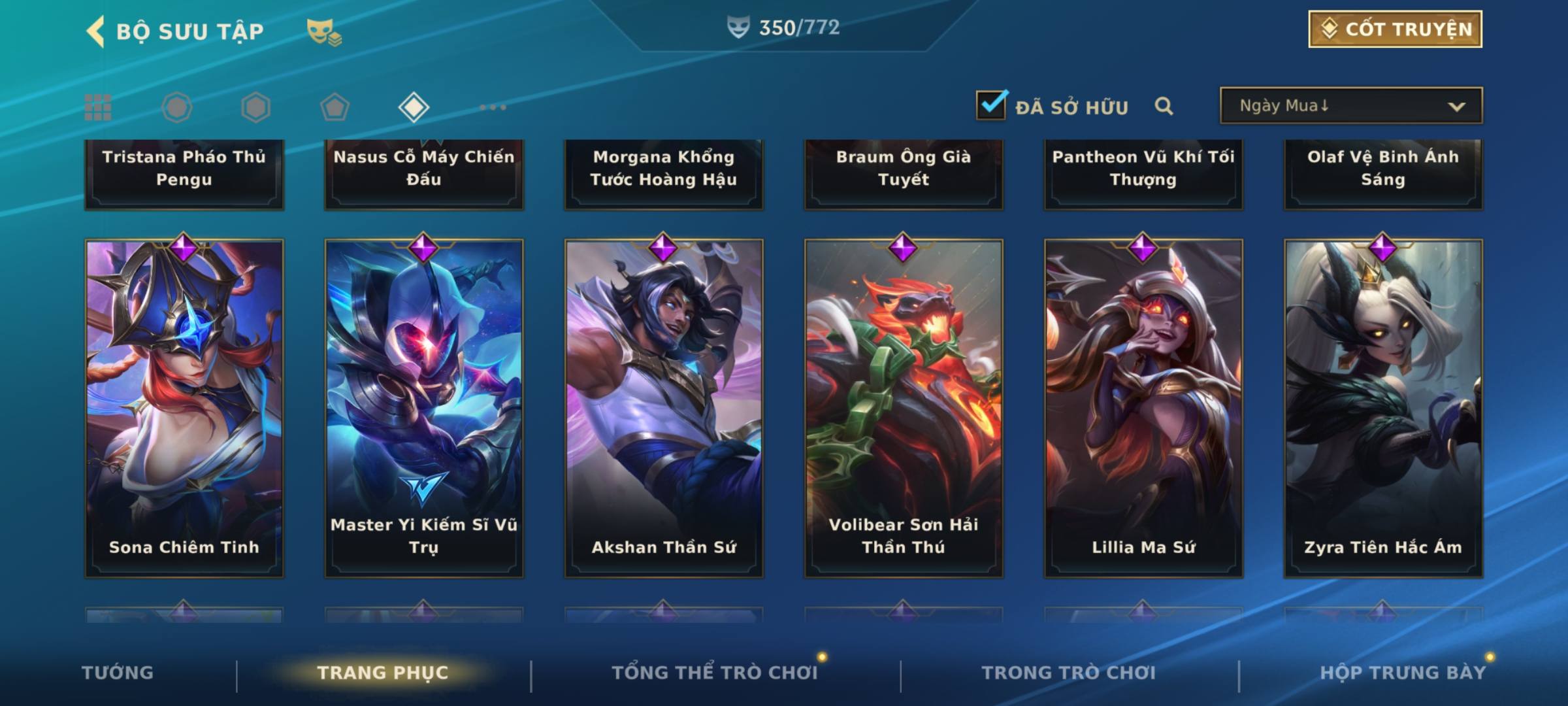Toggle the Đã Sở Hữu checkbox
Screen dimensions: 1568x706
pyautogui.click(x=991, y=105)
